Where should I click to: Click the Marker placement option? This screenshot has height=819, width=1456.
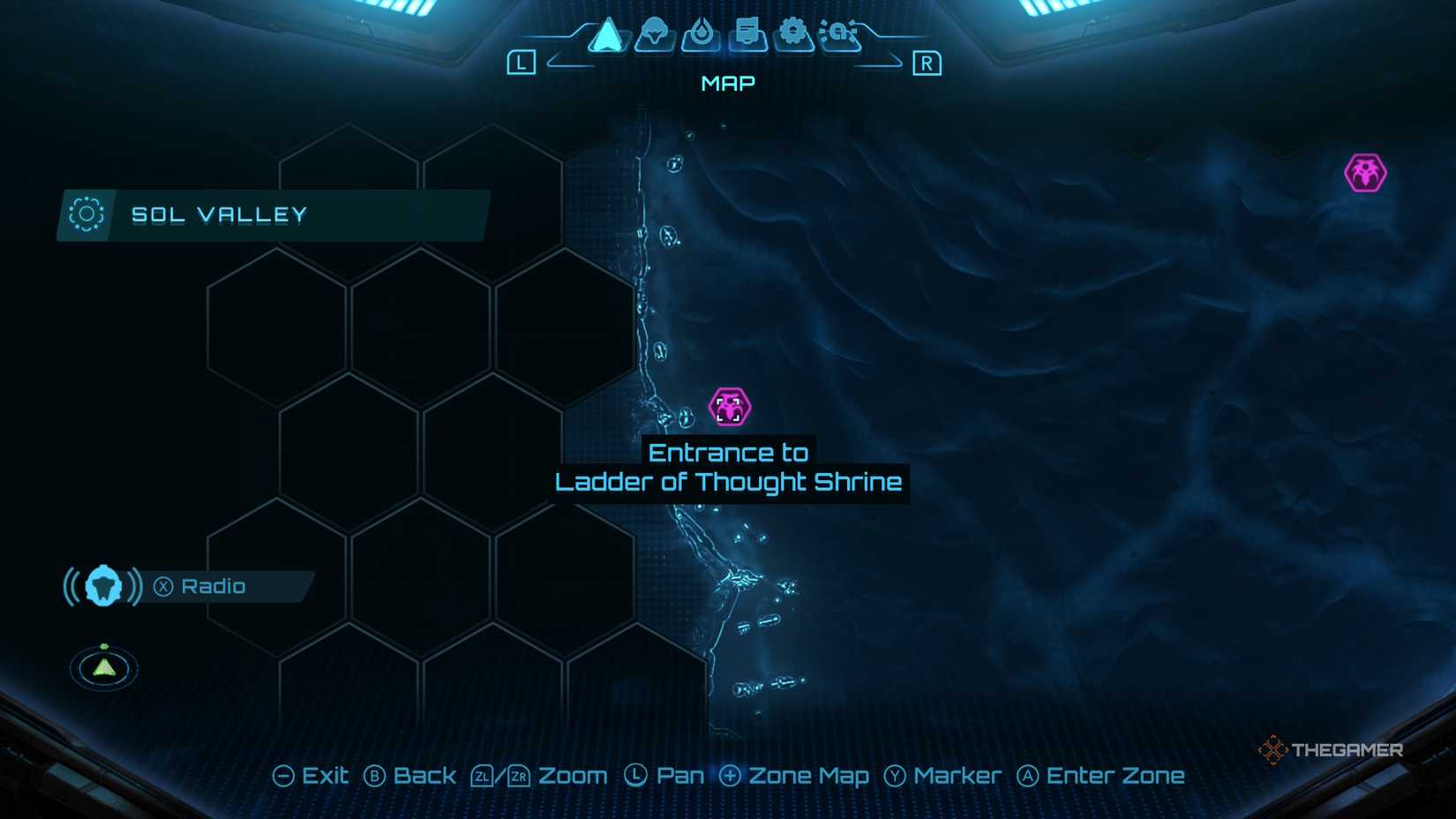click(x=957, y=775)
